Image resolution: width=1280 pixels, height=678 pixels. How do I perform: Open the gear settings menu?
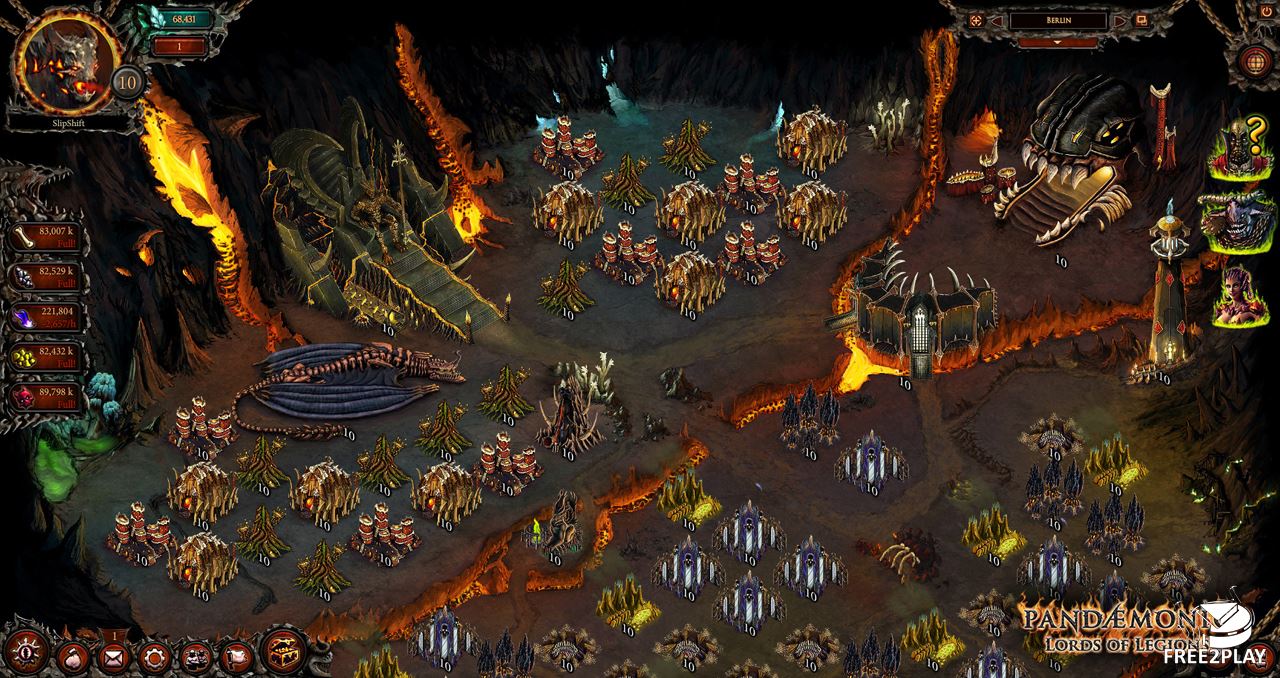point(153,658)
